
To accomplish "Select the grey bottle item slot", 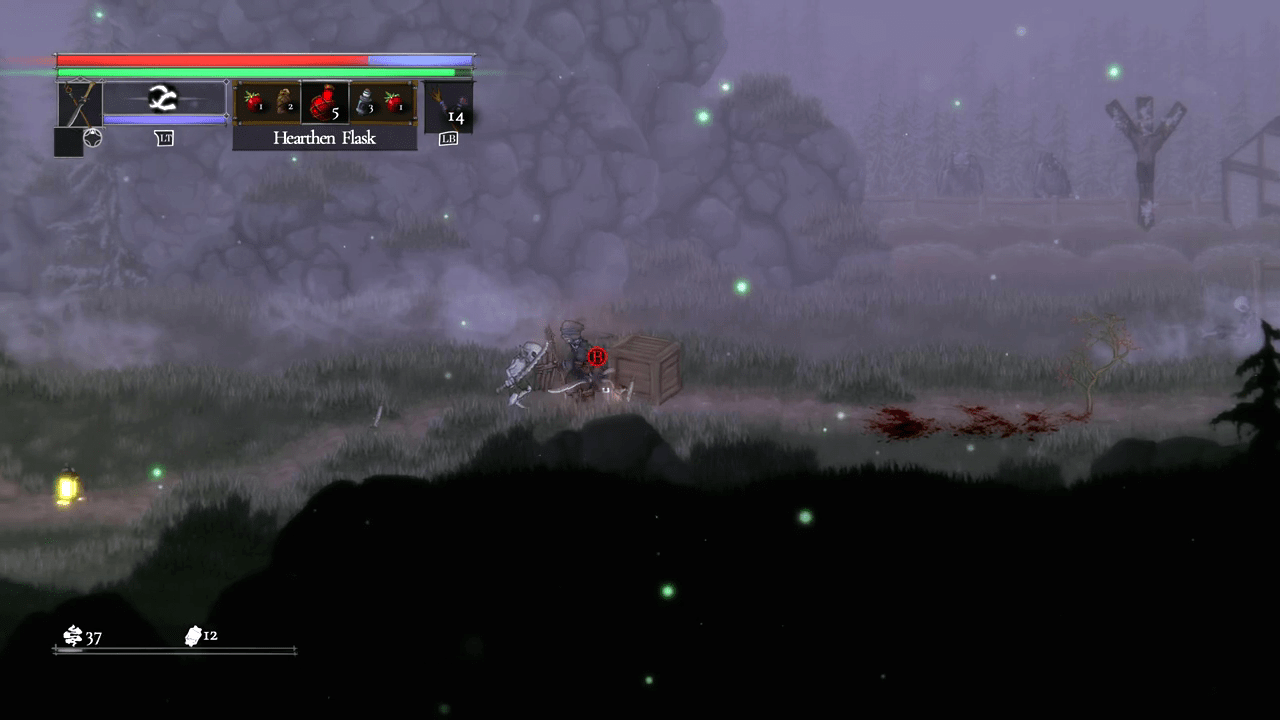I will (365, 102).
